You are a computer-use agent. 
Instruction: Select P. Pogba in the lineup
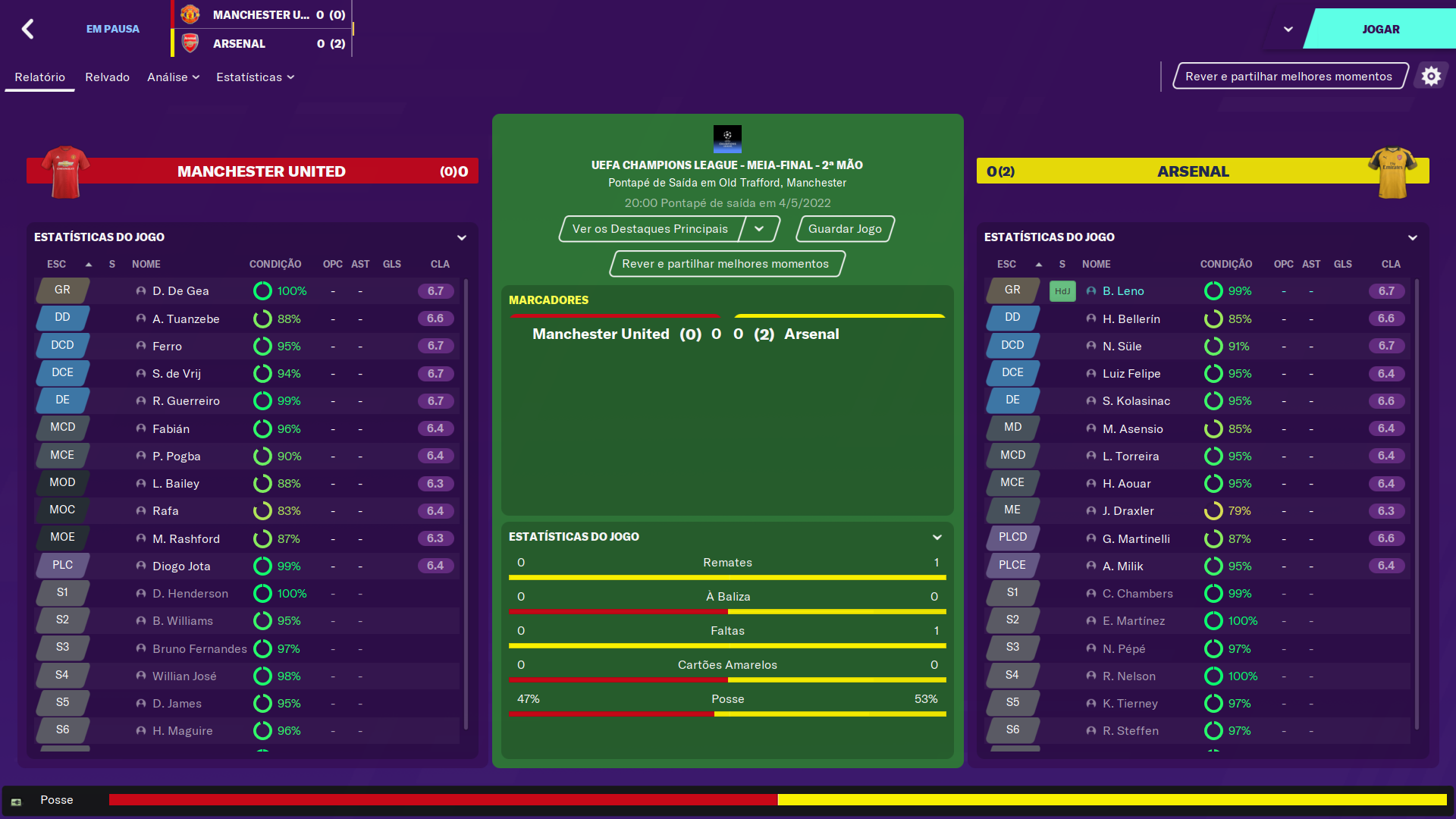tap(176, 457)
